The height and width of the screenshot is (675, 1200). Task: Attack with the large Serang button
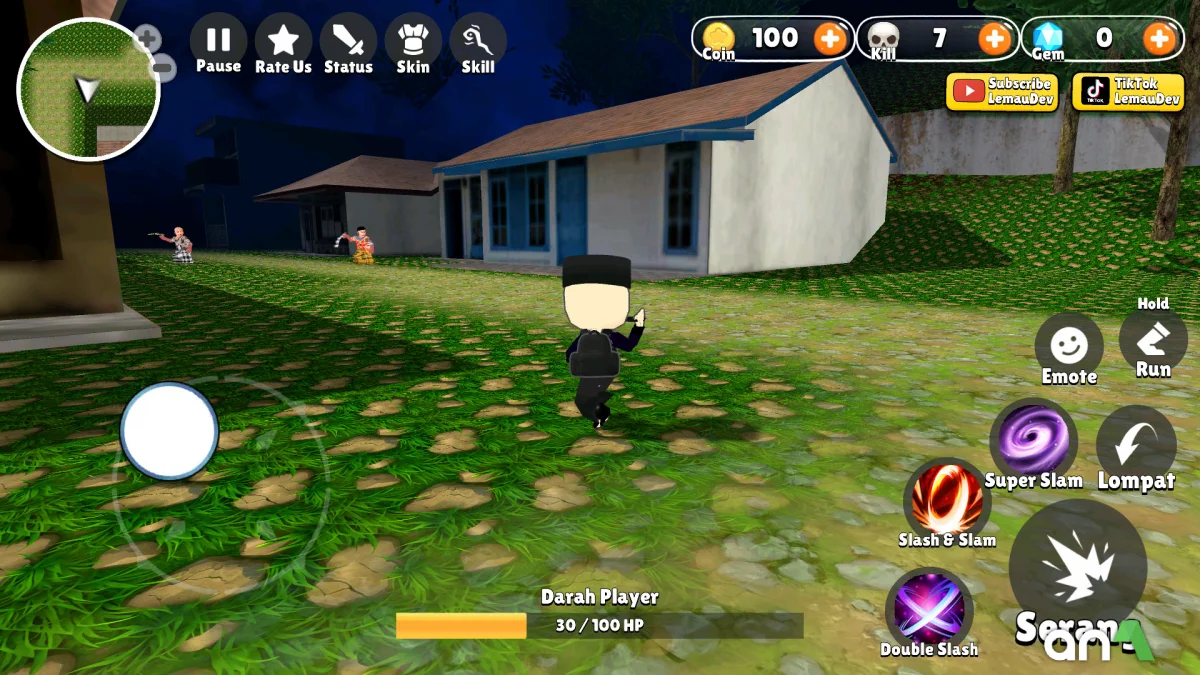click(1077, 569)
